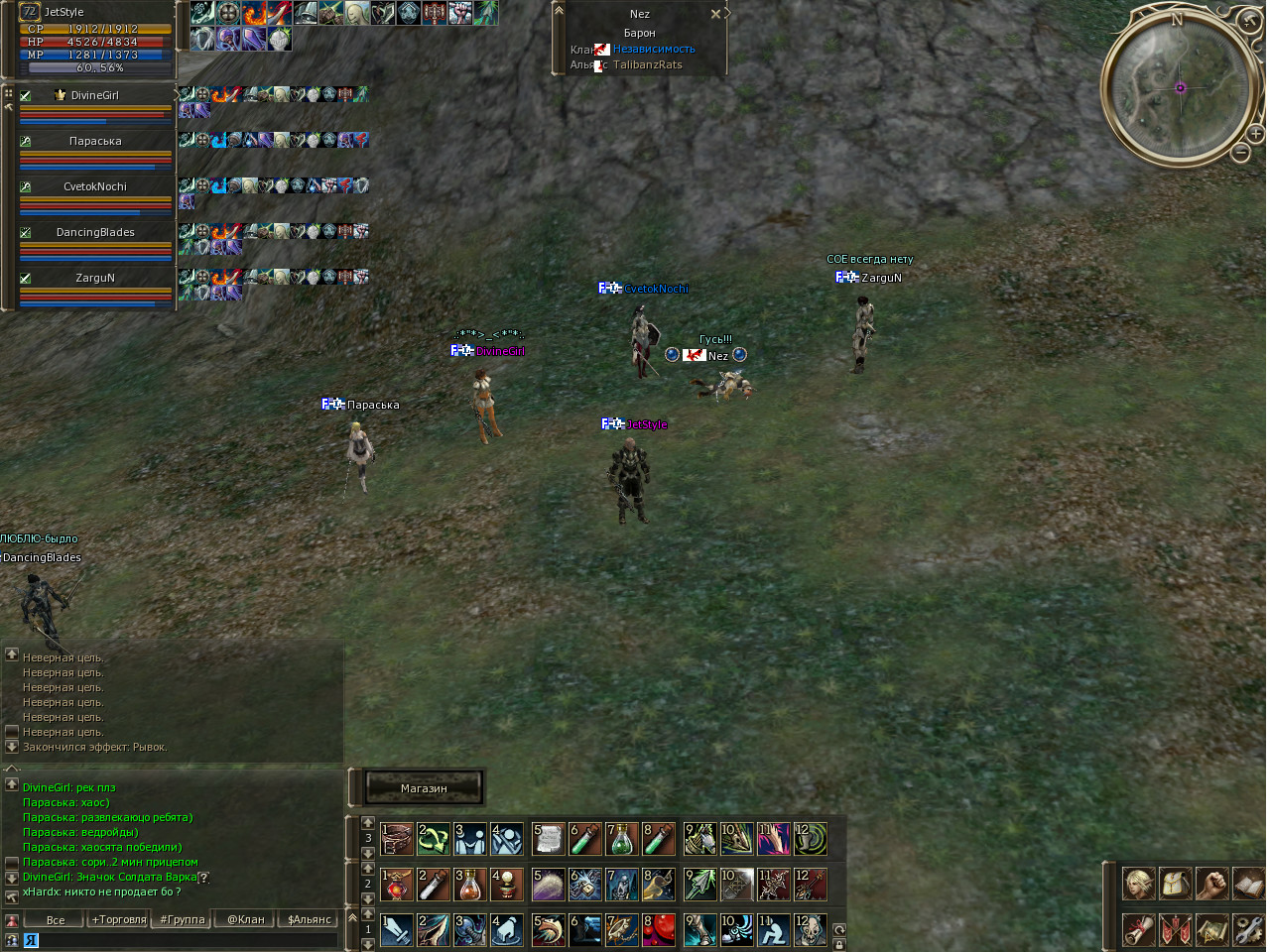Switch chat to the @Клан tab

click(246, 919)
